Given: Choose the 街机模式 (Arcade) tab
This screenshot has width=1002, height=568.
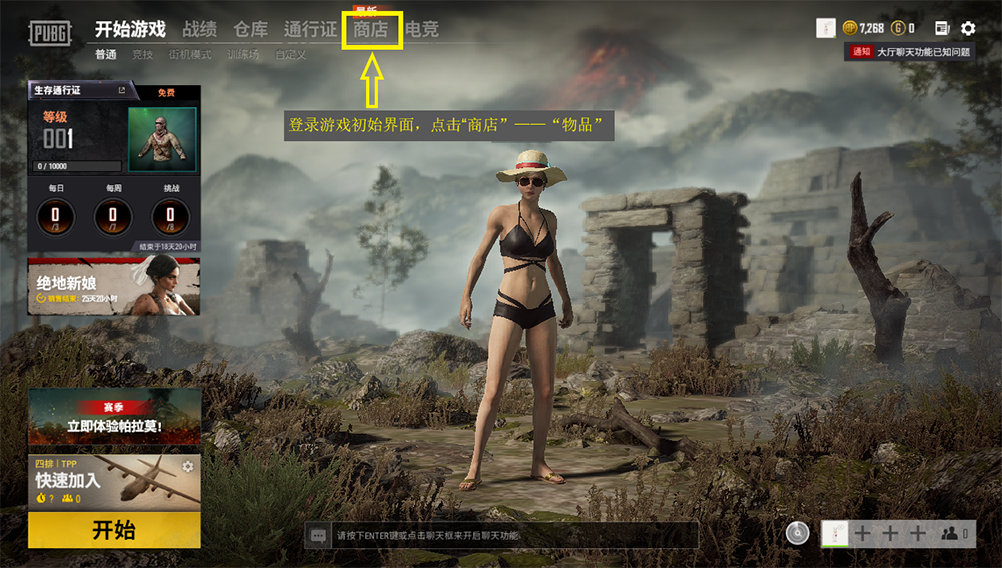Looking at the screenshot, I should [x=190, y=55].
